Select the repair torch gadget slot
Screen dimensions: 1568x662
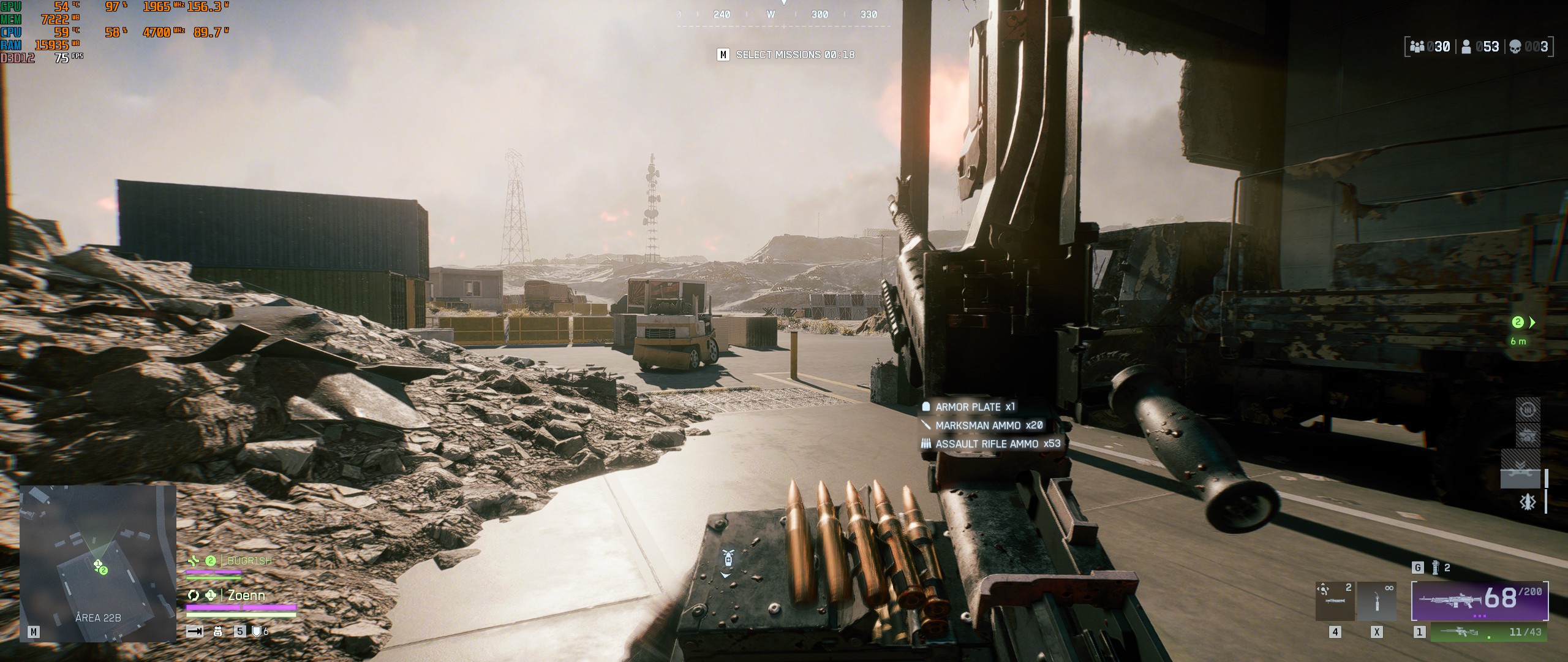pyautogui.click(x=1376, y=601)
